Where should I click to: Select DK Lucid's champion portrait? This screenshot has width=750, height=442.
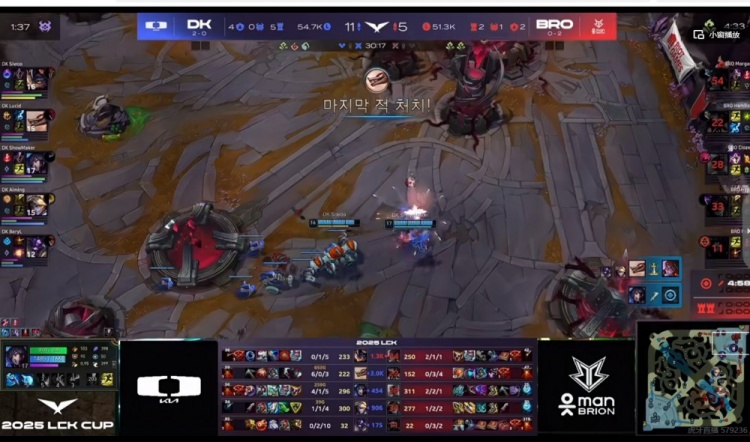tap(37, 121)
